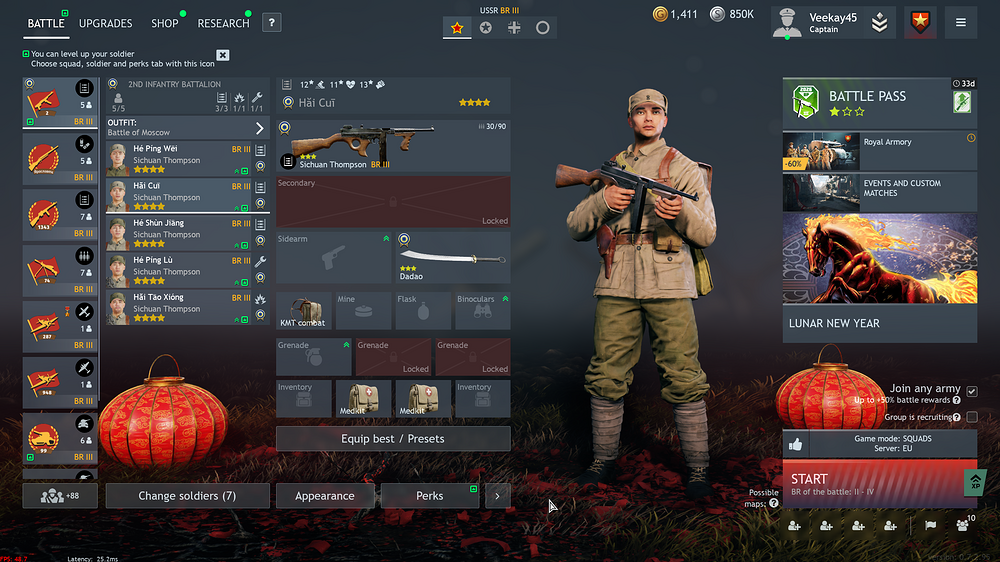
Task: Close the soldier level-up hint
Action: 223,55
